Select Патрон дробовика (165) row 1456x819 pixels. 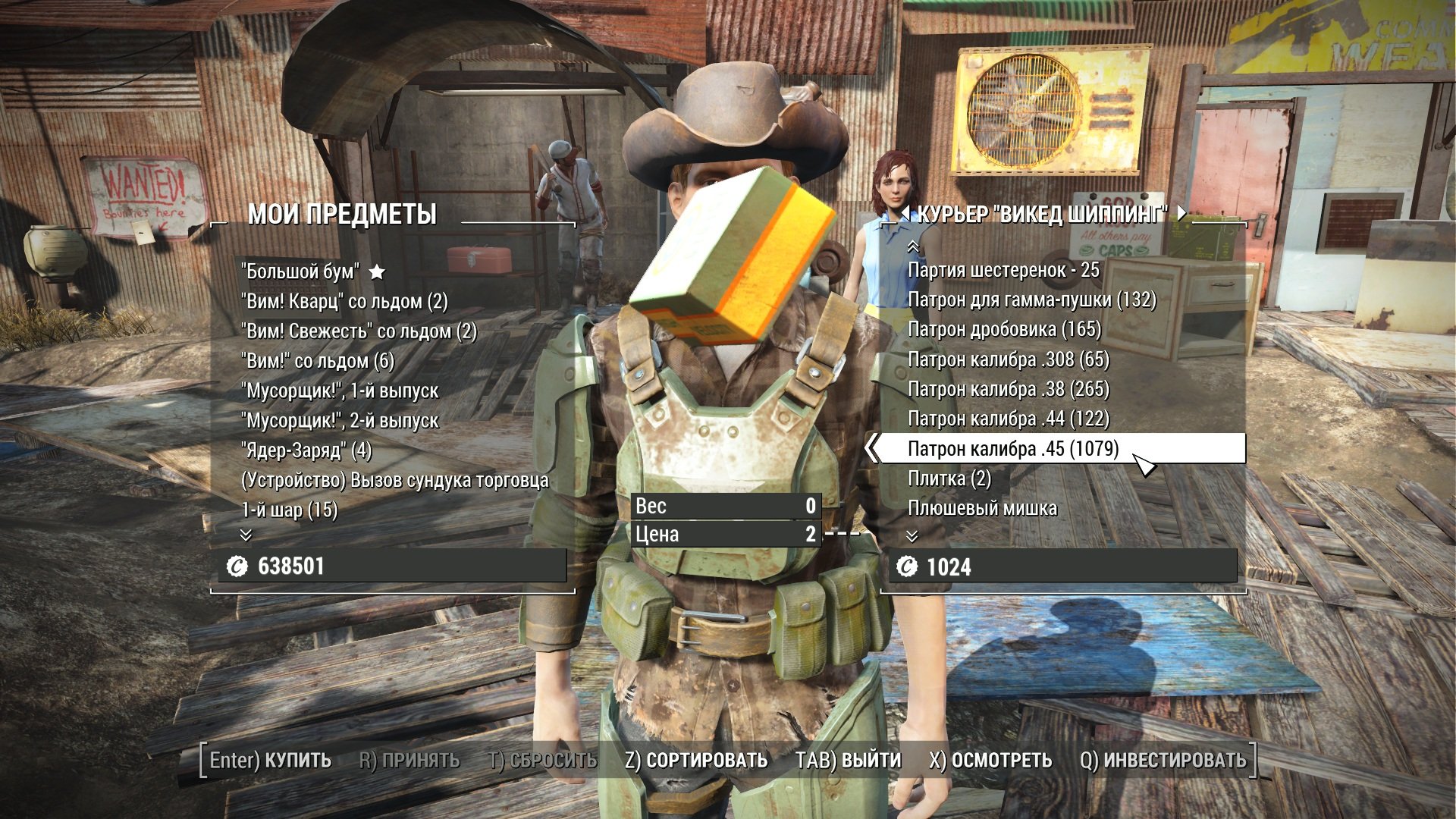(x=1004, y=329)
